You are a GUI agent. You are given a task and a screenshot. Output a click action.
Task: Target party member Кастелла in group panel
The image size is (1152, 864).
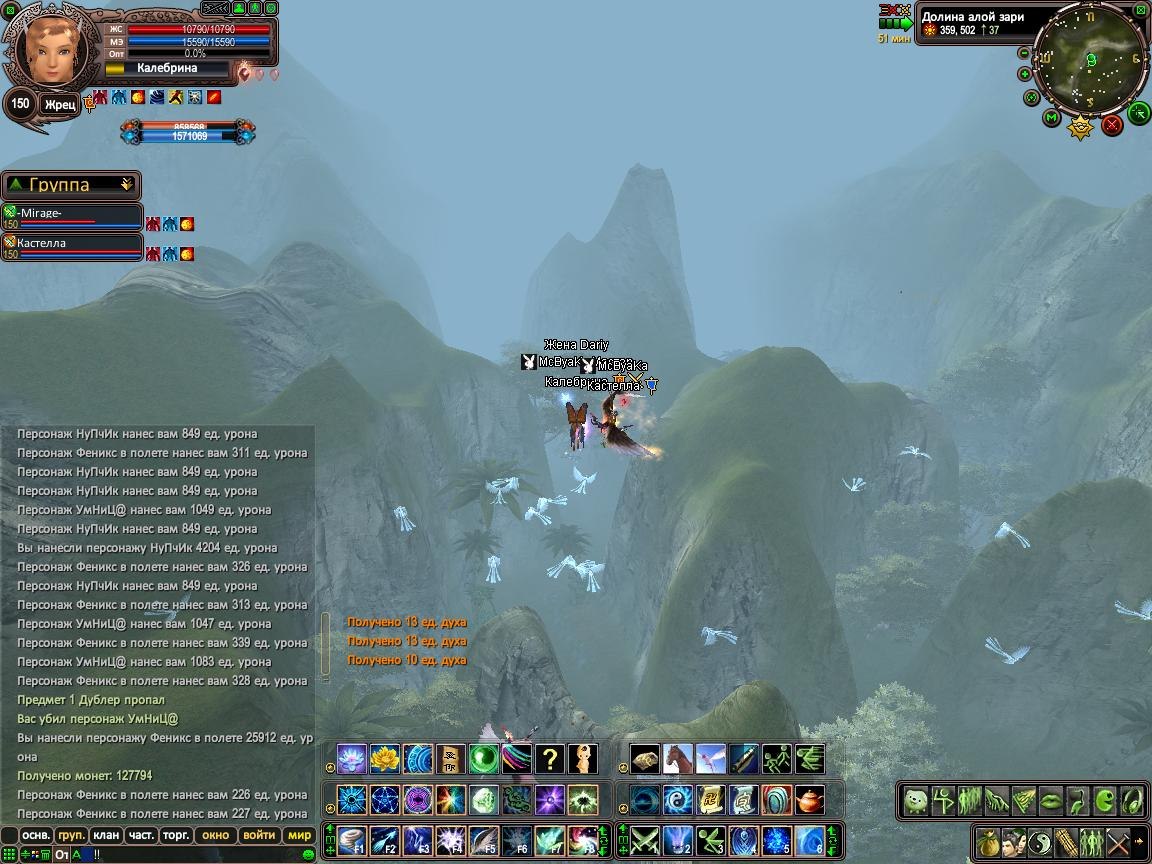coord(72,245)
